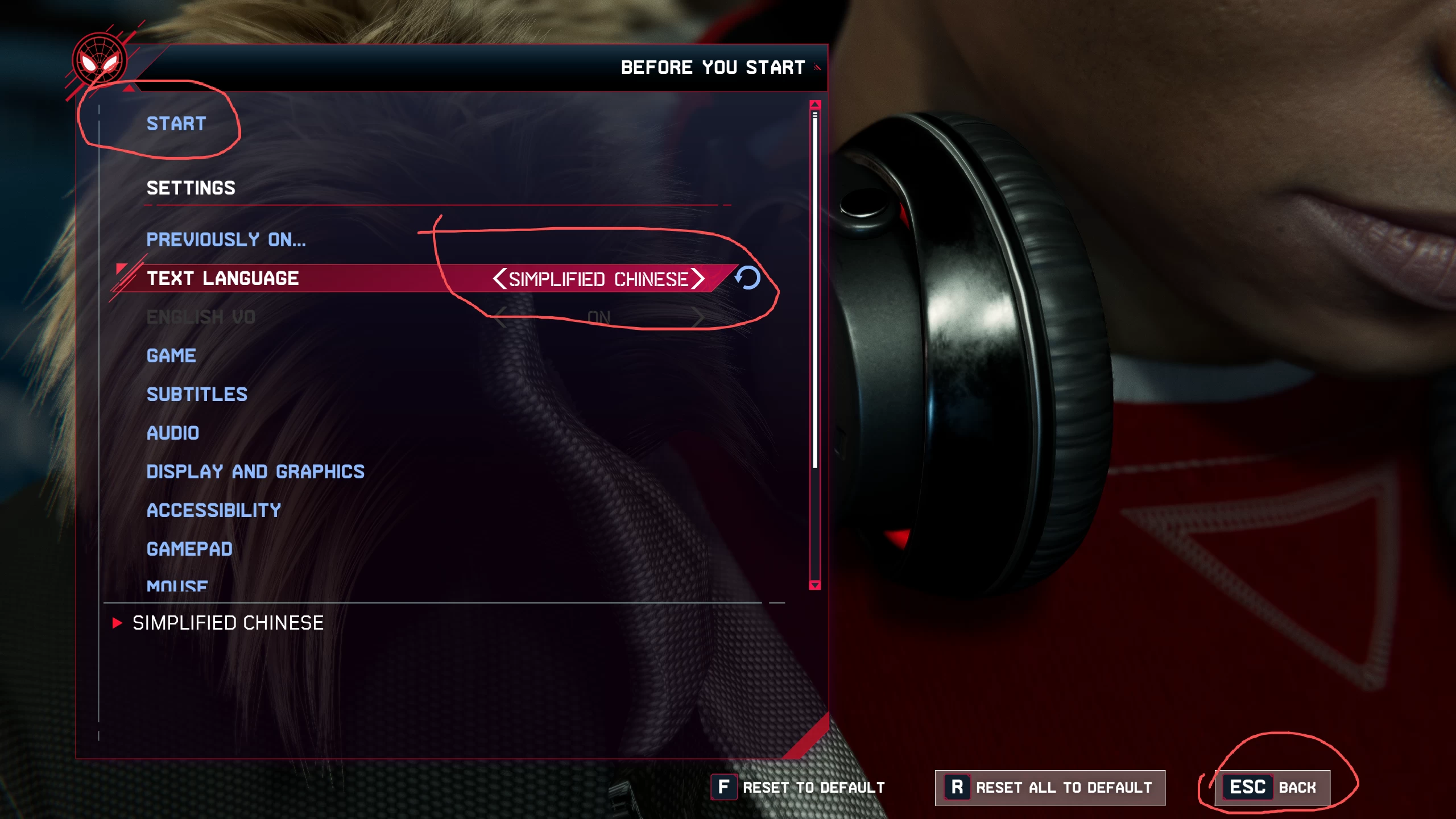Click the scrollbar's up arrow
Screen dimensions: 1456x819
tap(815, 105)
